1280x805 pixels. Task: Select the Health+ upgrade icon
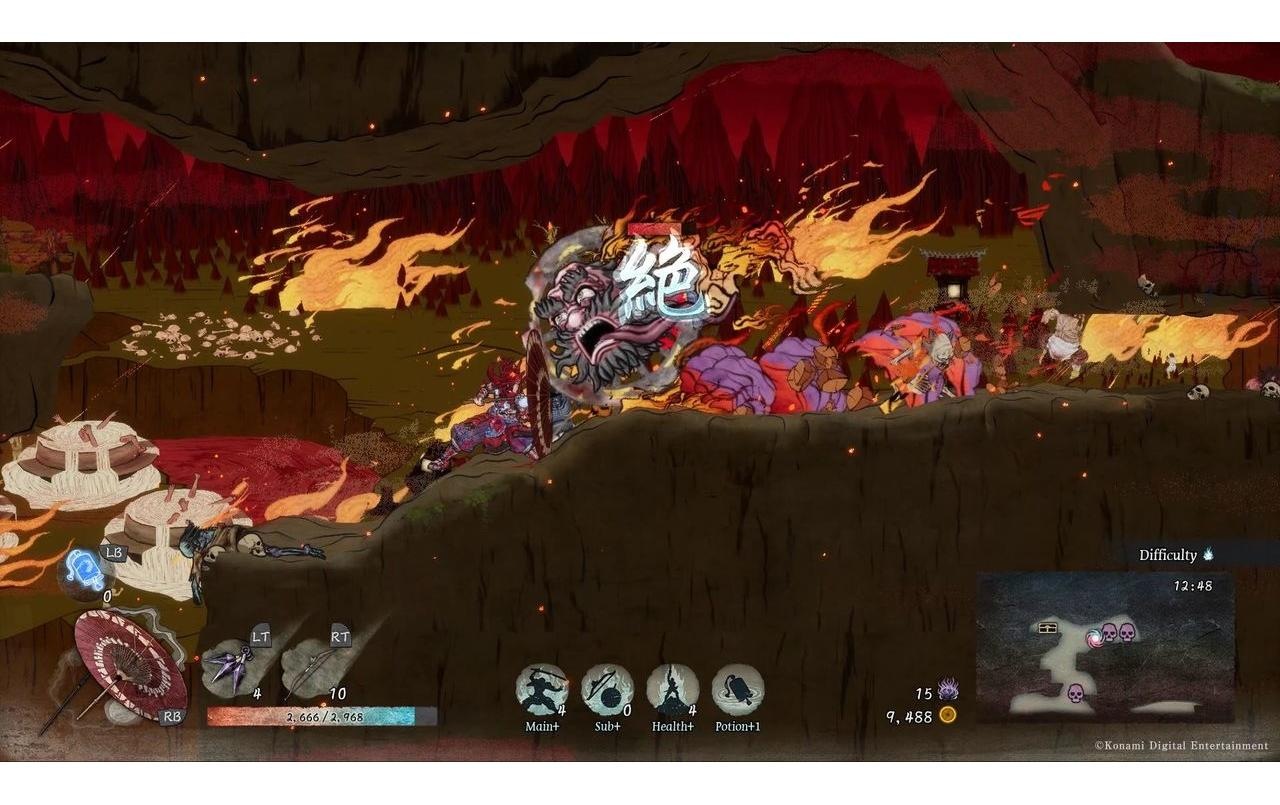pos(673,688)
